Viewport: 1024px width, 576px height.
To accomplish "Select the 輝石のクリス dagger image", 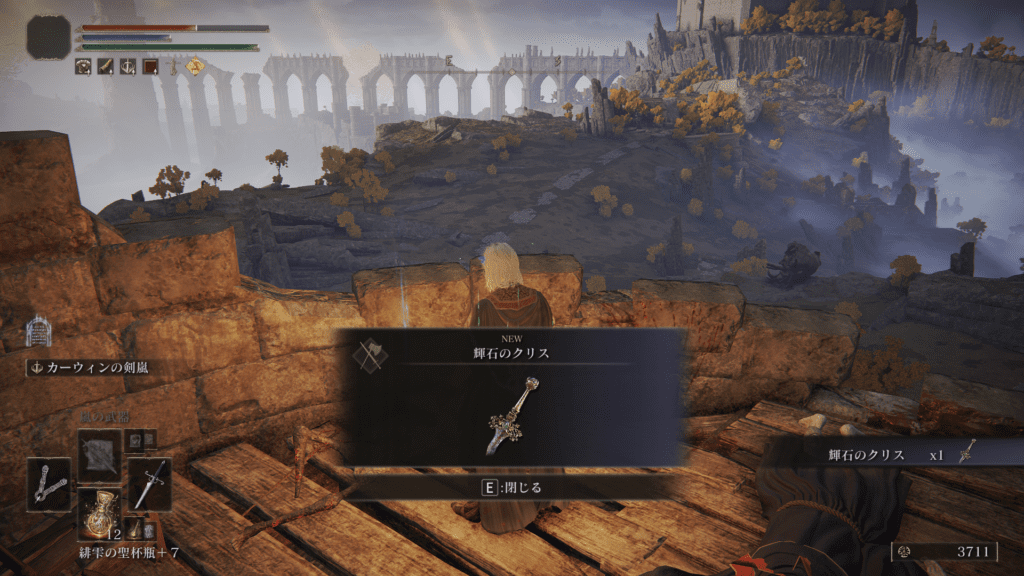I will click(514, 416).
